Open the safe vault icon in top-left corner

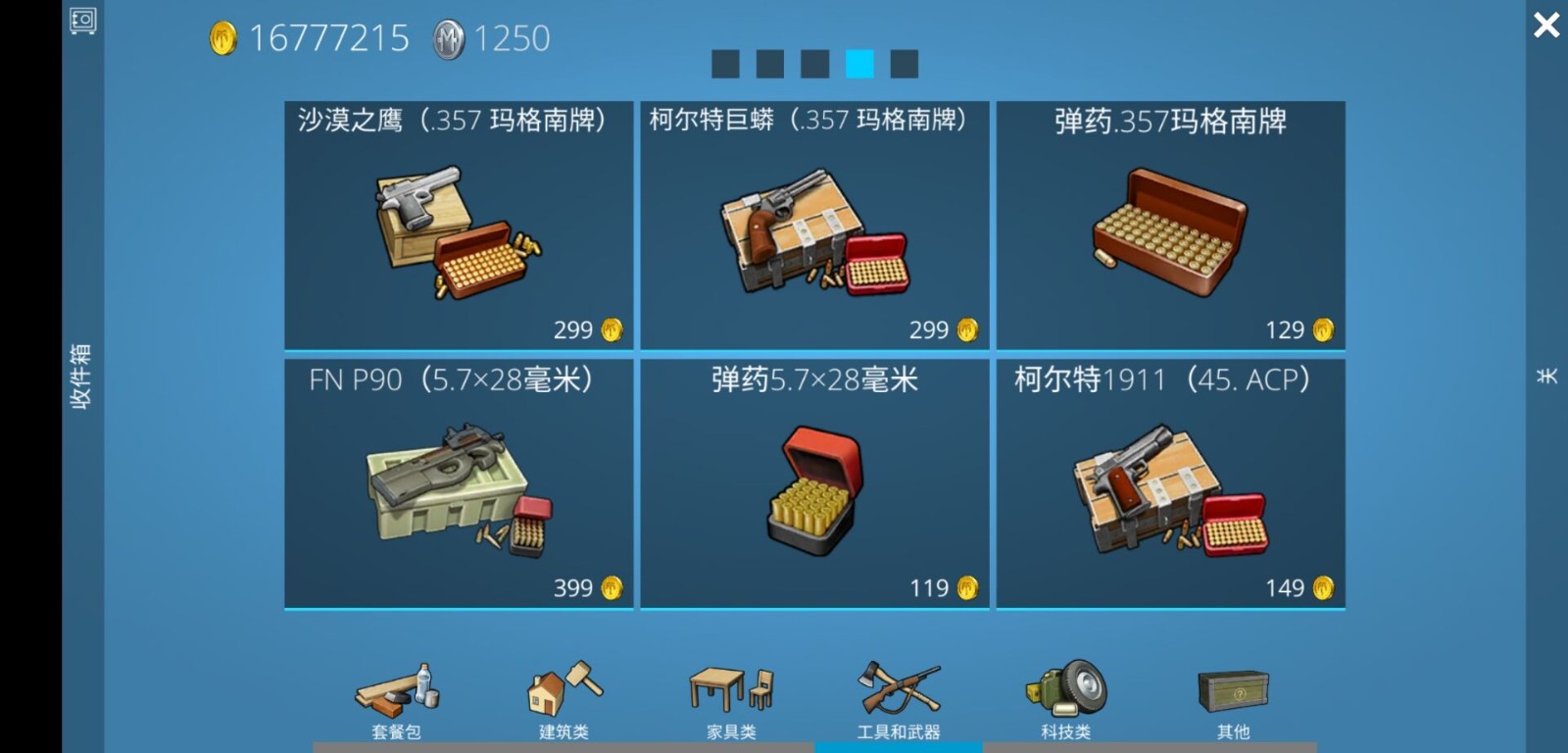83,22
